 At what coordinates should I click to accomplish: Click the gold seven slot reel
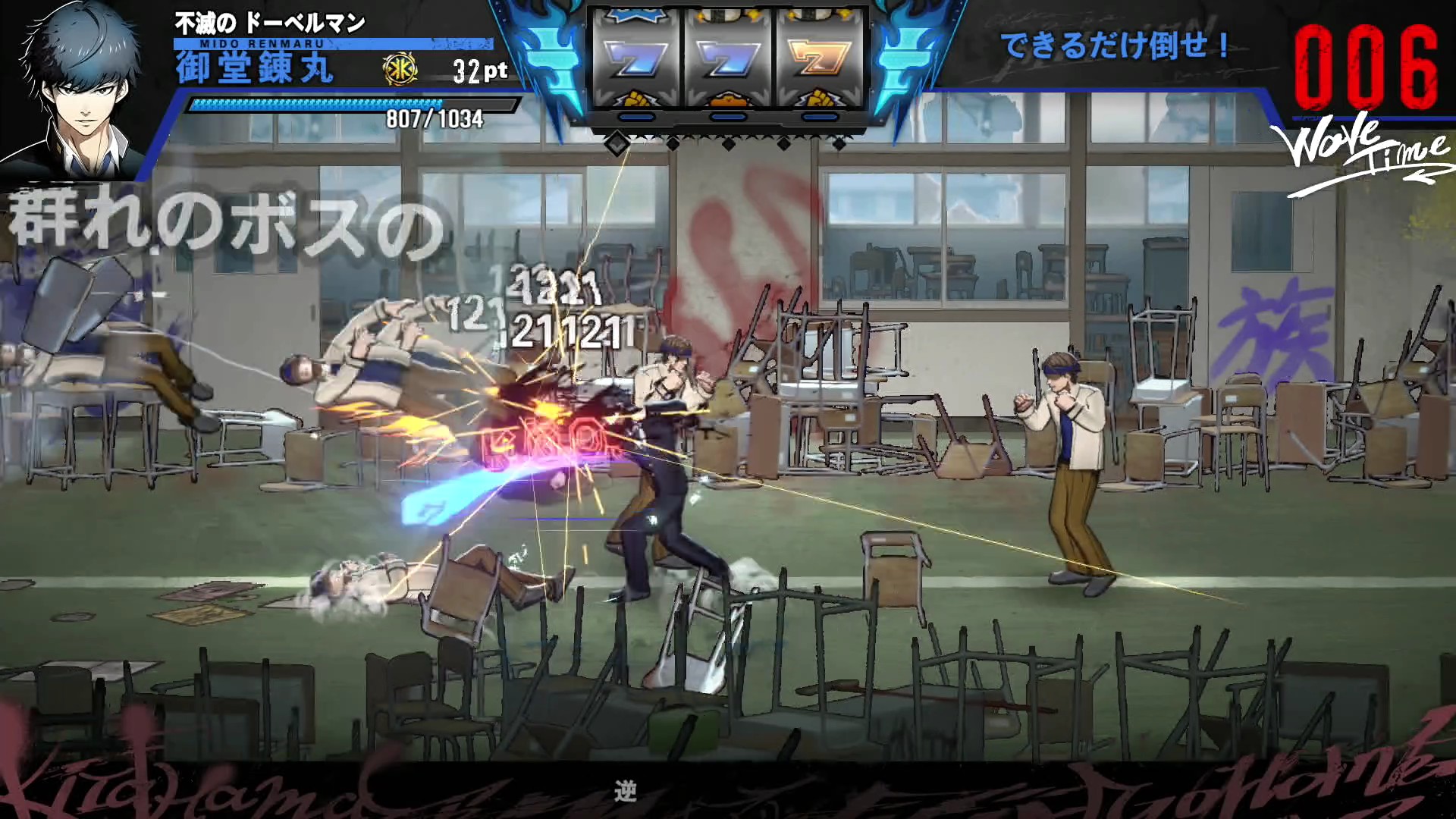click(x=819, y=59)
